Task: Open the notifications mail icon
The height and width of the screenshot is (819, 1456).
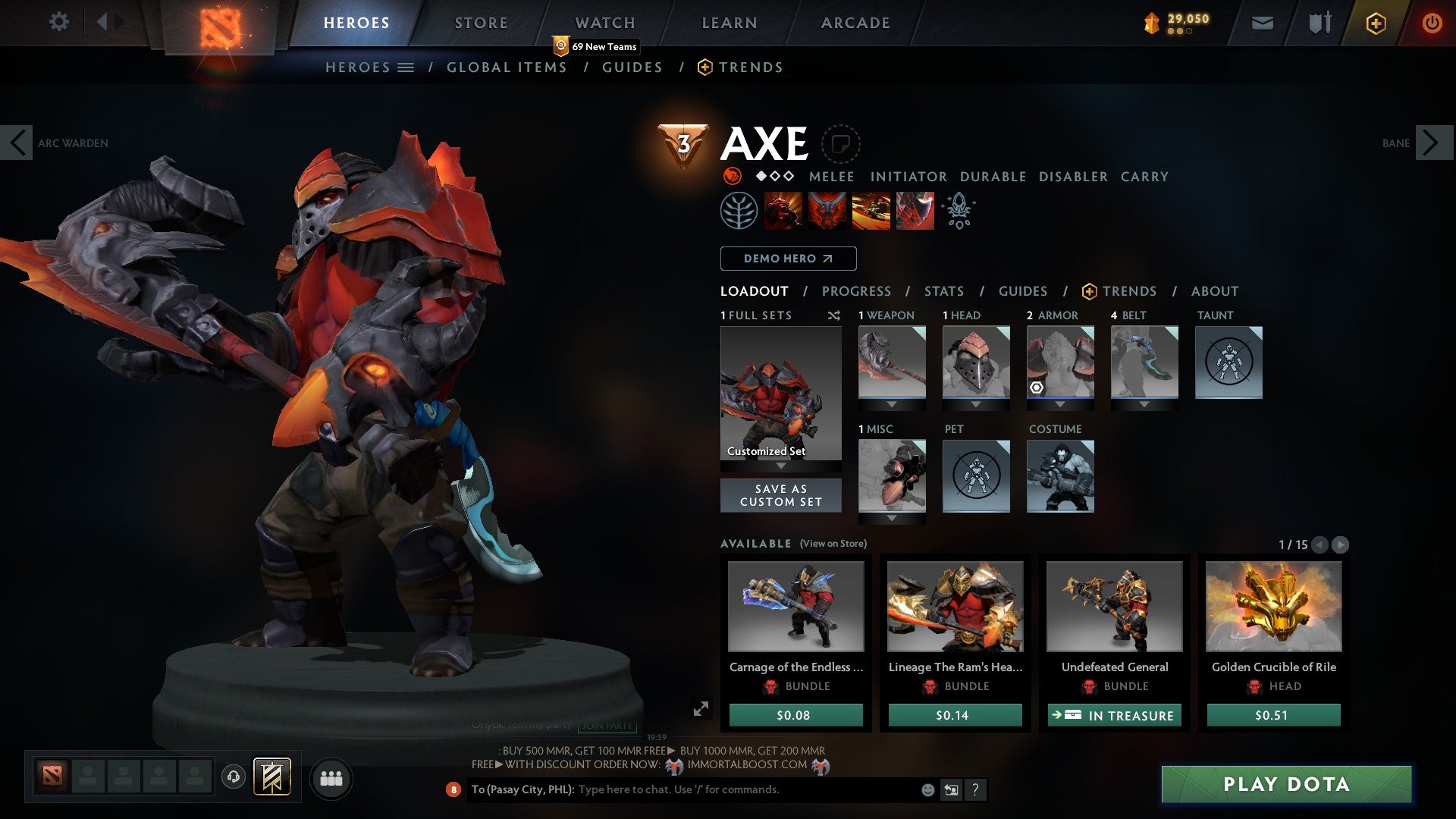Action: (1262, 23)
